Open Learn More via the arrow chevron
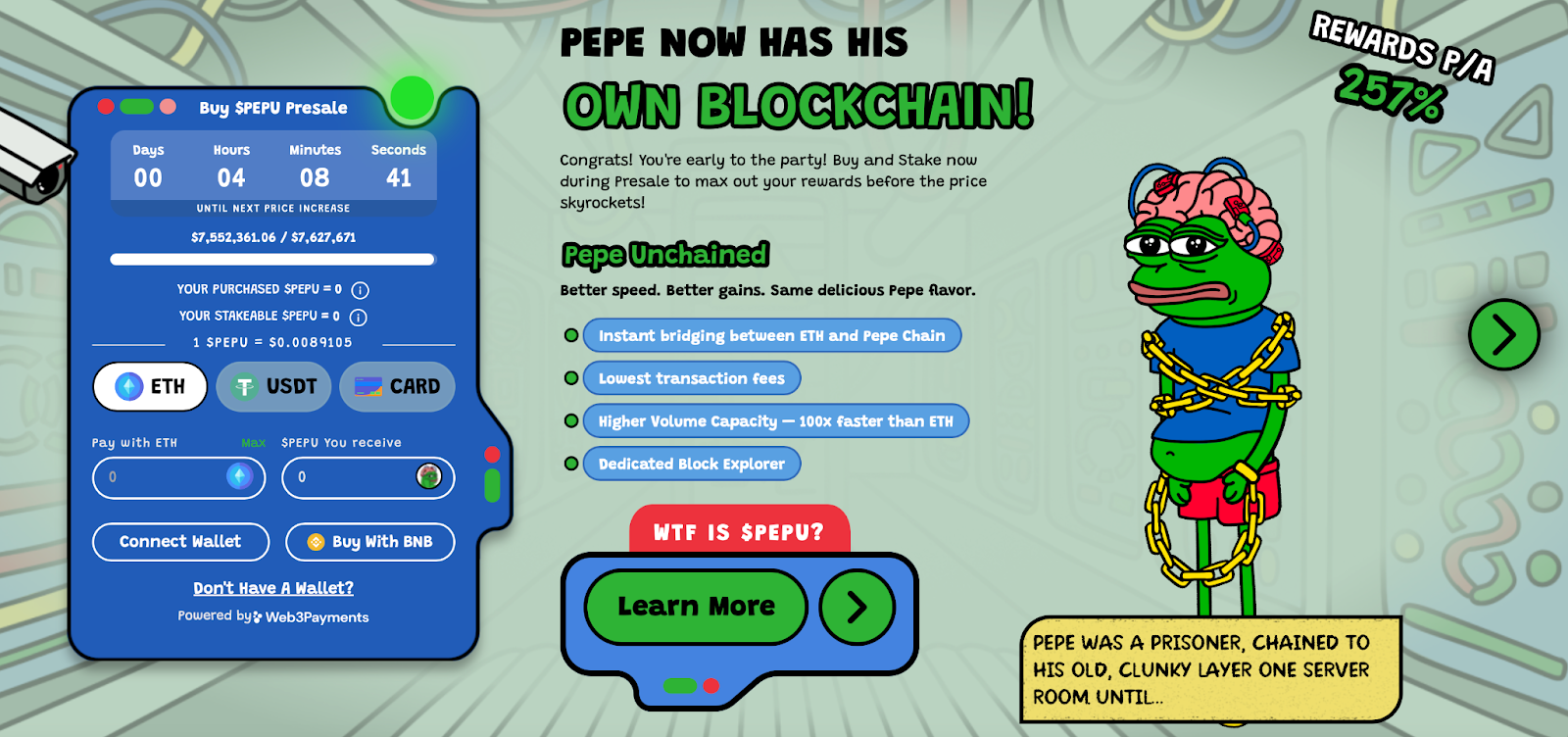This screenshot has width=1568, height=737. click(856, 607)
